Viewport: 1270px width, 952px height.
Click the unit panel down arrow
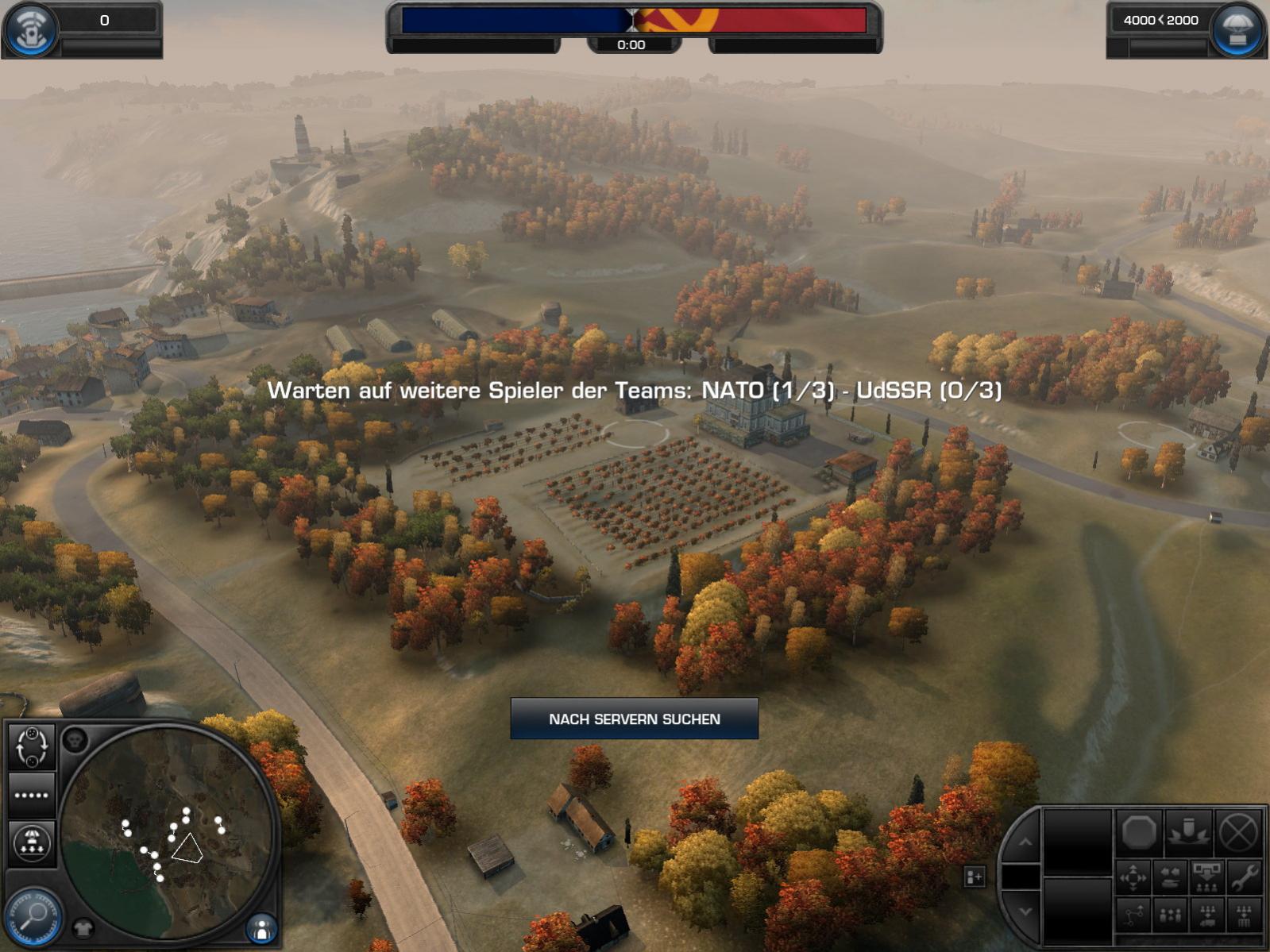pos(1025,912)
